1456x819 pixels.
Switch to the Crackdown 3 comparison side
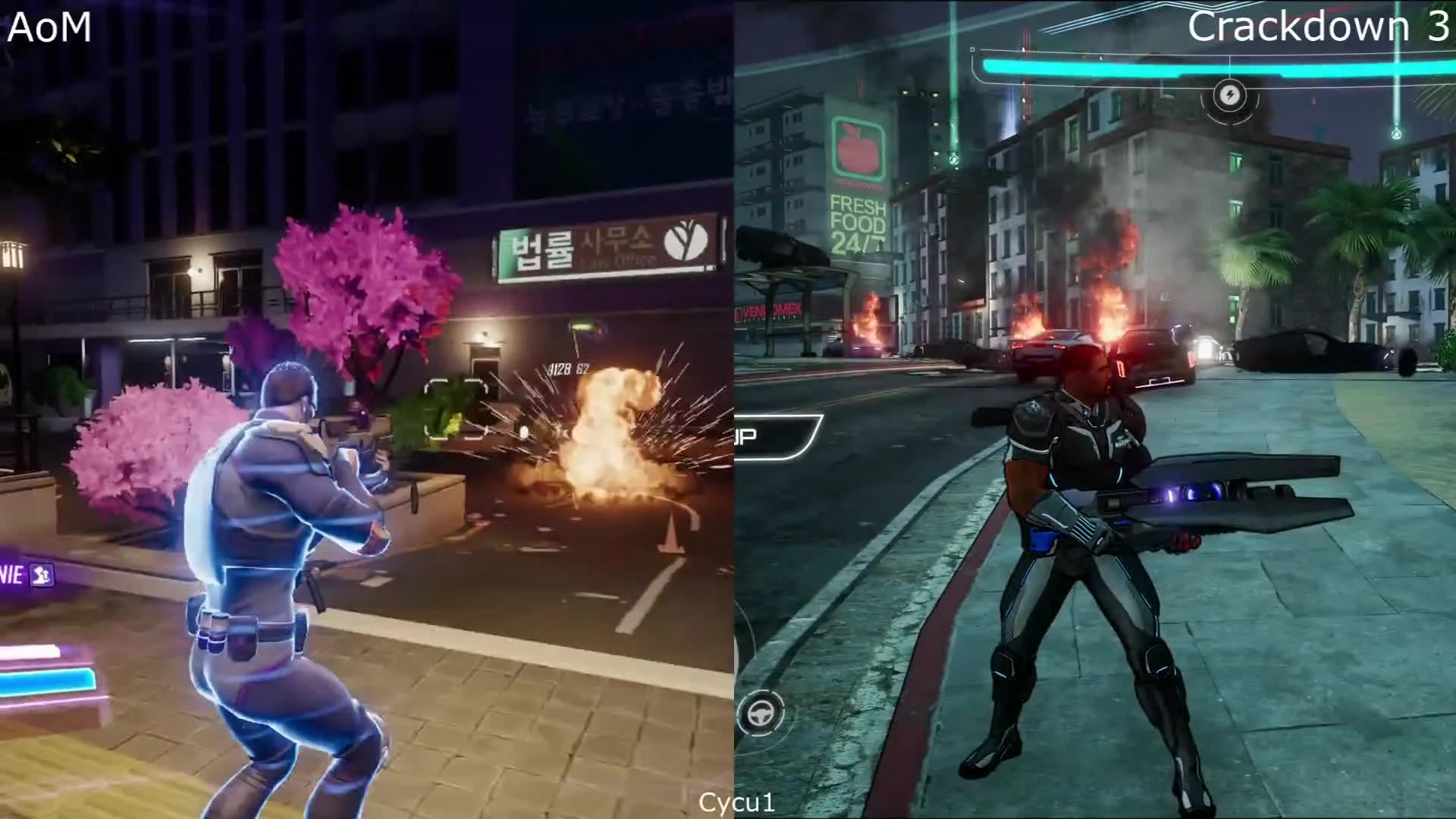1092,409
